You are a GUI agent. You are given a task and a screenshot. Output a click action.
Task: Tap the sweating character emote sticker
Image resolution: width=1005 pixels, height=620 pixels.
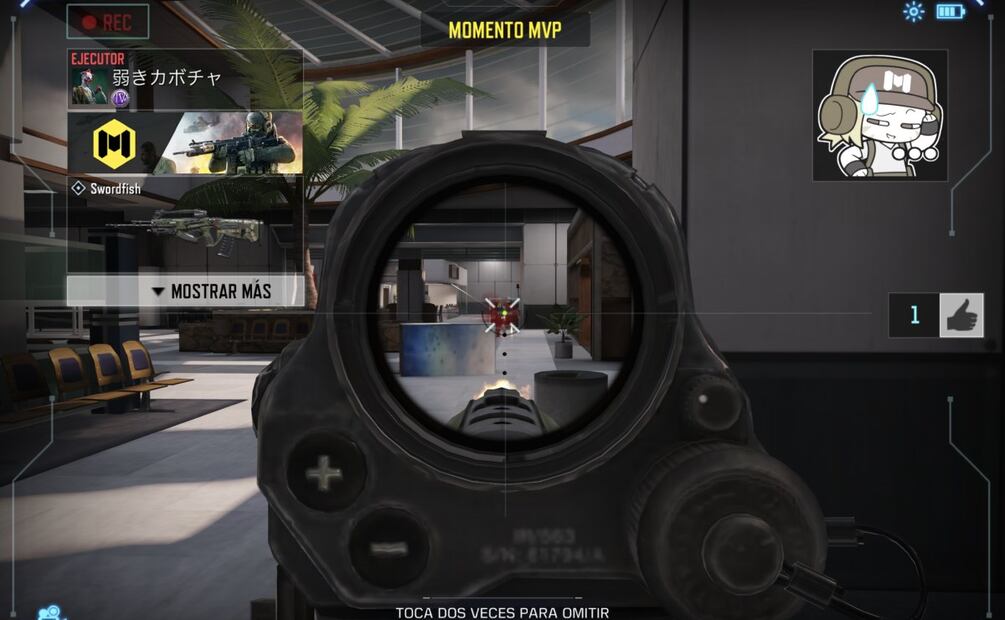click(x=879, y=115)
